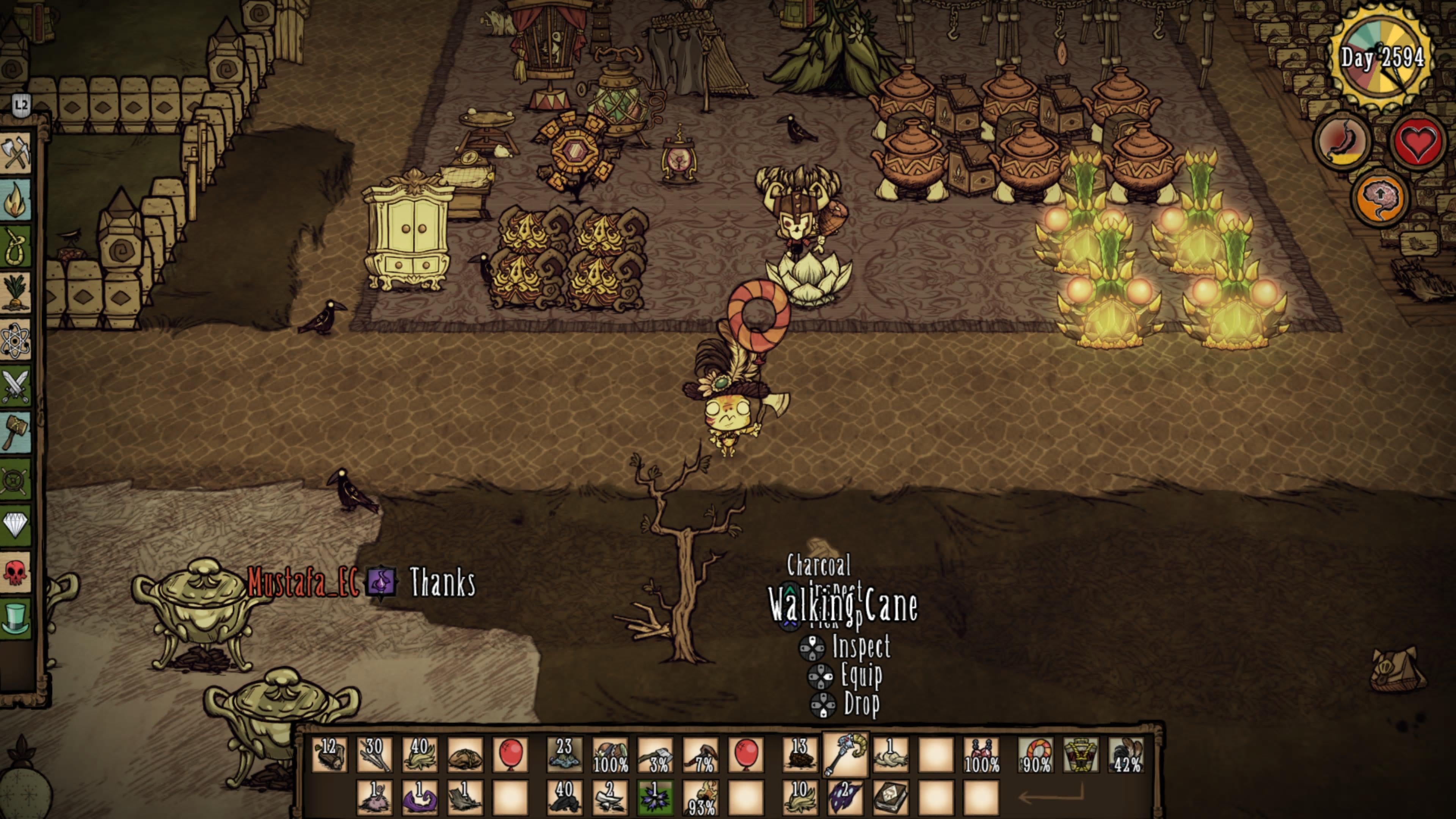
Task: Select the 30 twigs slot
Action: point(375,755)
